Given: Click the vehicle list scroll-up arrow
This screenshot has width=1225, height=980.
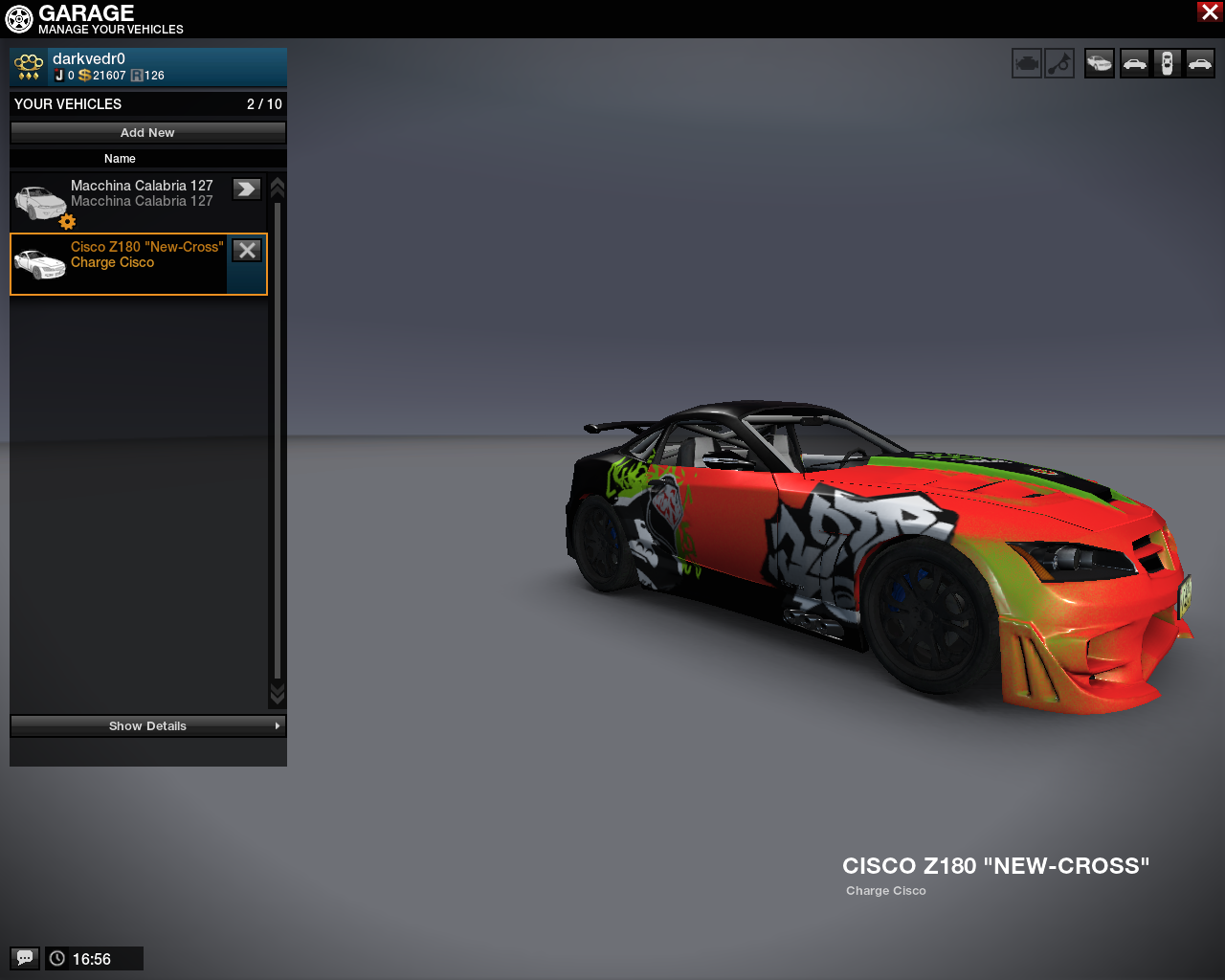Looking at the screenshot, I should (278, 187).
